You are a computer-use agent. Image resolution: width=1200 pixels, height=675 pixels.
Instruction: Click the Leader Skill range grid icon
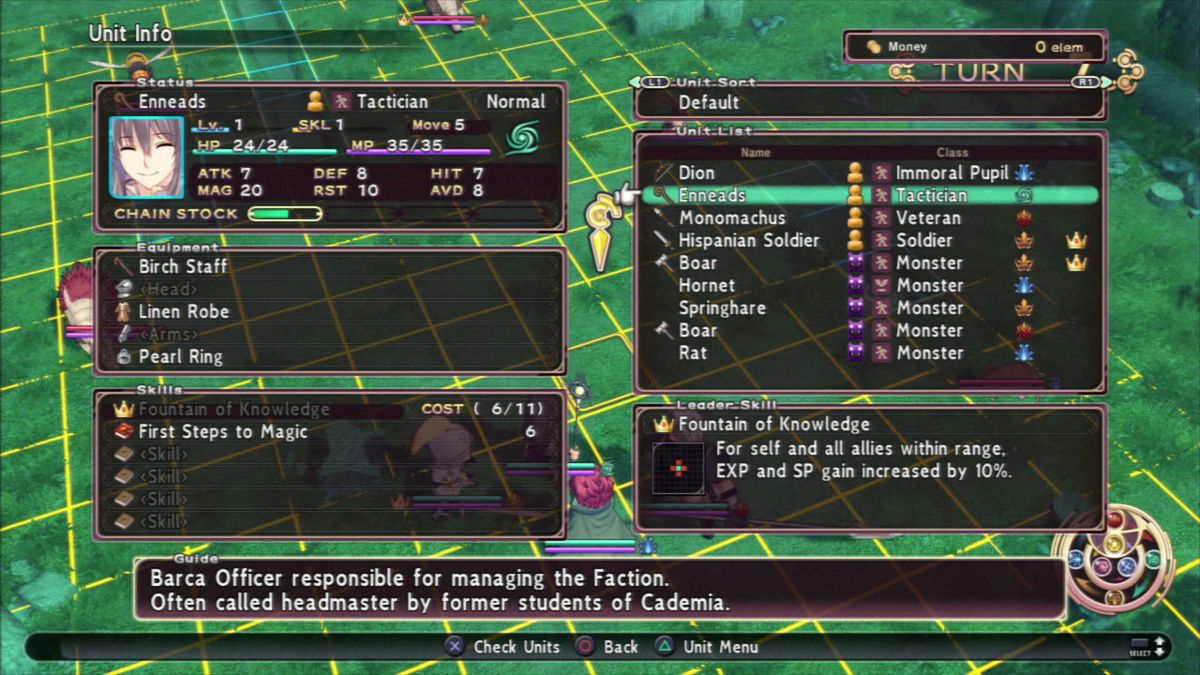click(677, 468)
